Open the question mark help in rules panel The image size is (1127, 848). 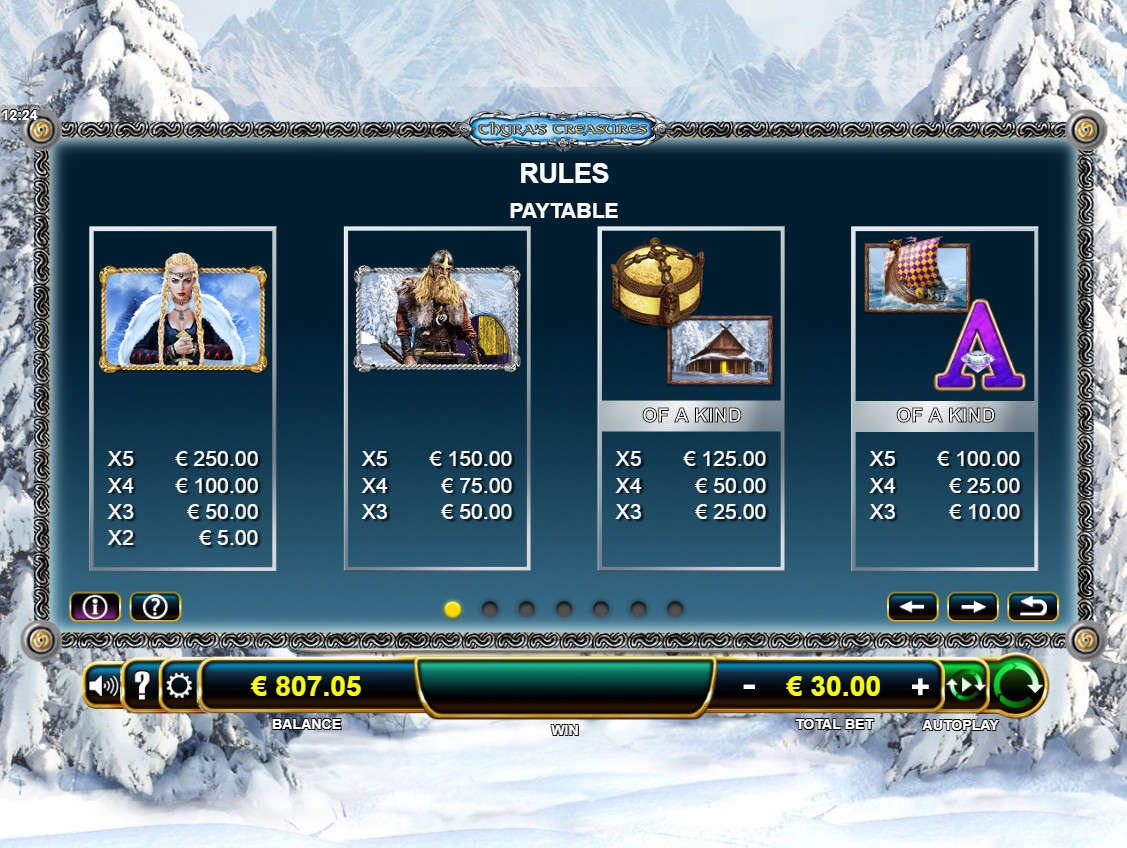pyautogui.click(x=155, y=606)
